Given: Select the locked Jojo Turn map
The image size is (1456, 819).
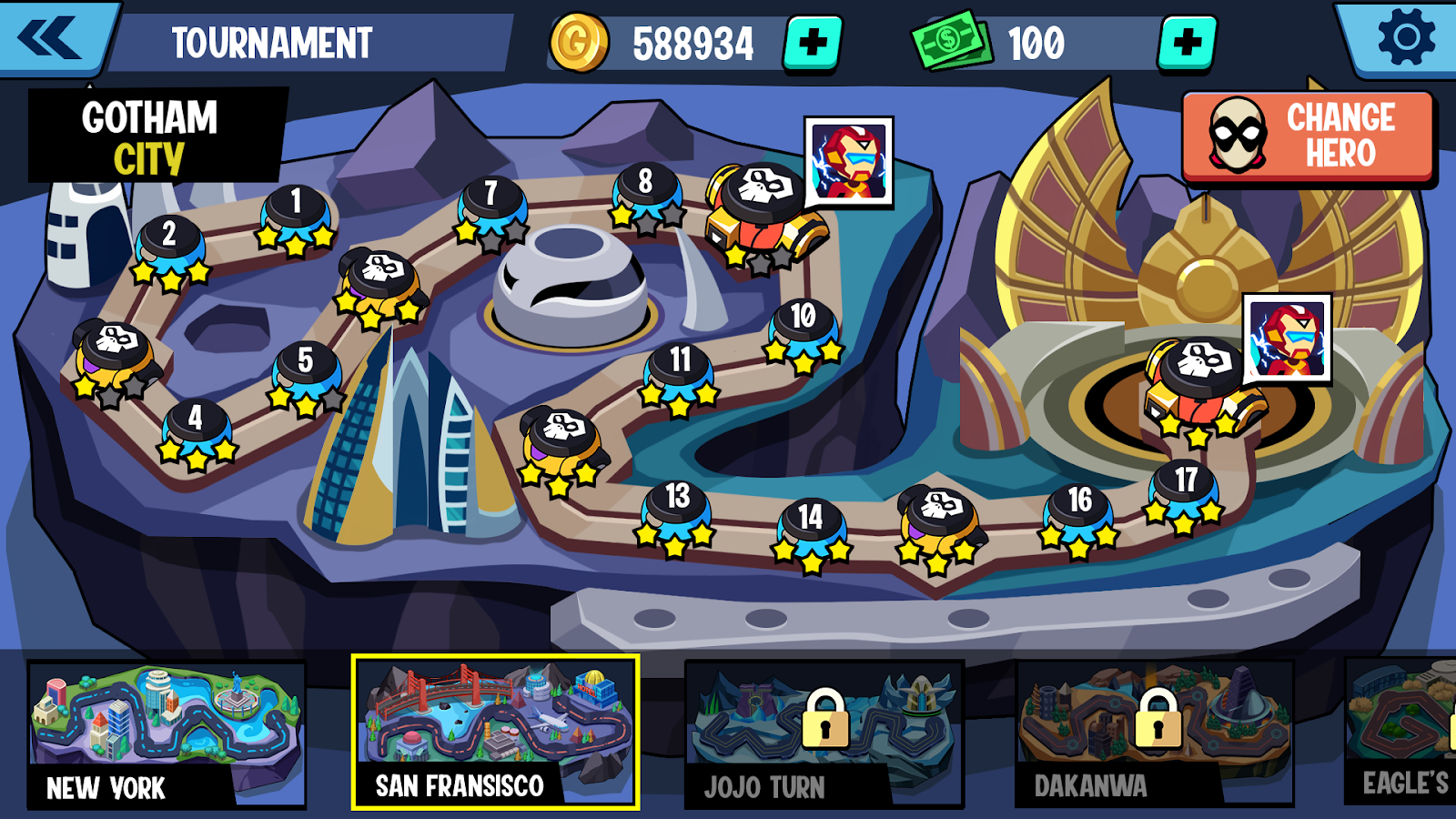Looking at the screenshot, I should point(824,733).
